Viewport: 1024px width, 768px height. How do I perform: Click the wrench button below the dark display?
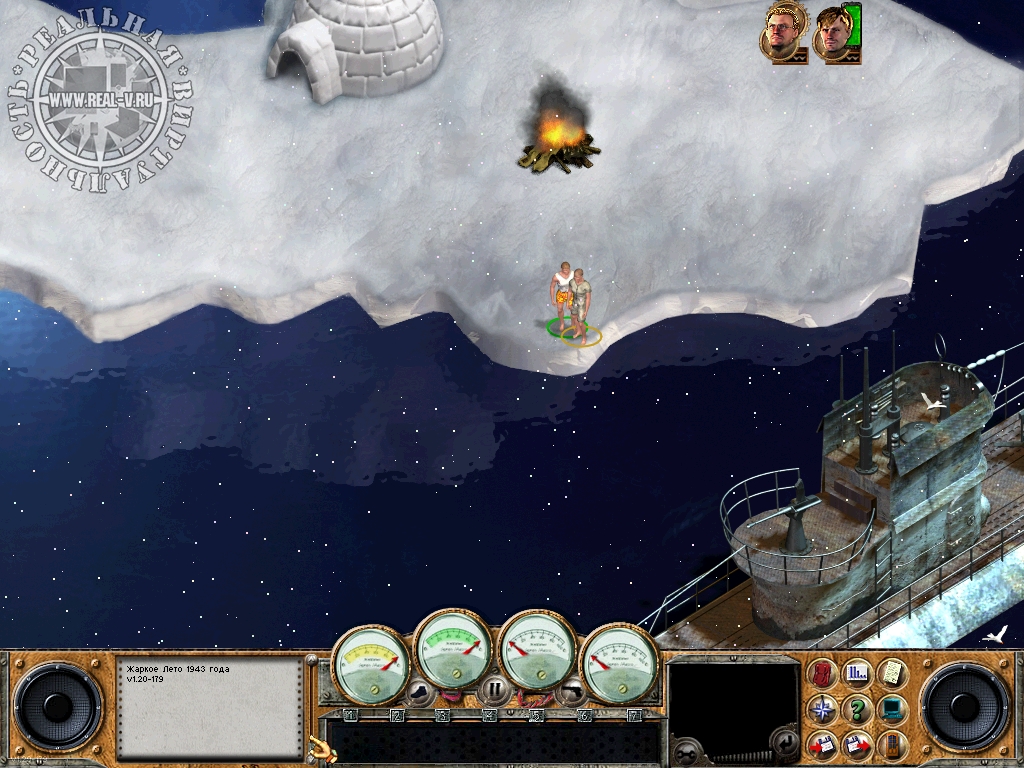pos(686,750)
